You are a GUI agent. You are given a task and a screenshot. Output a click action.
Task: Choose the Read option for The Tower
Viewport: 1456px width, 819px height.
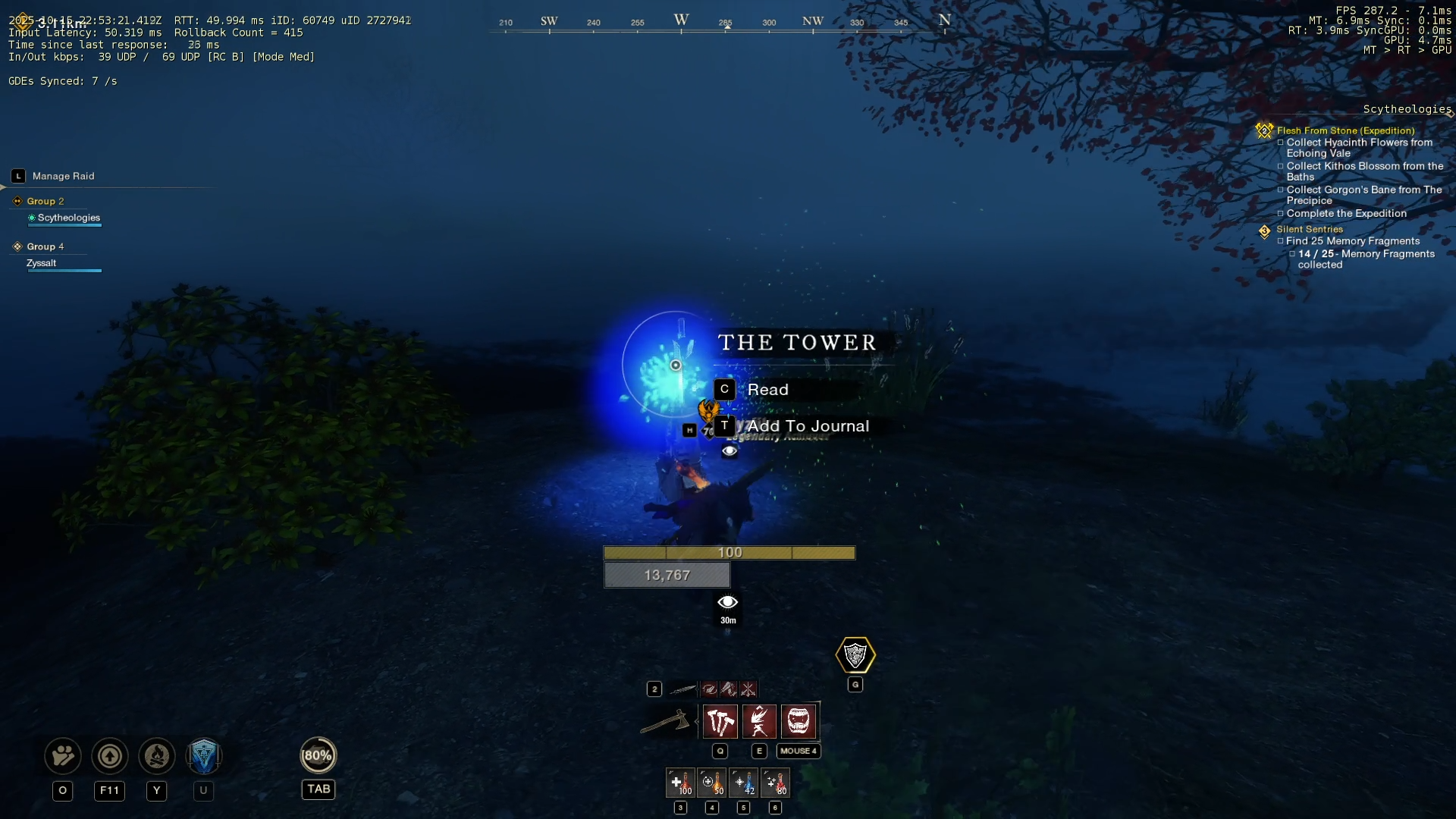[x=767, y=390]
